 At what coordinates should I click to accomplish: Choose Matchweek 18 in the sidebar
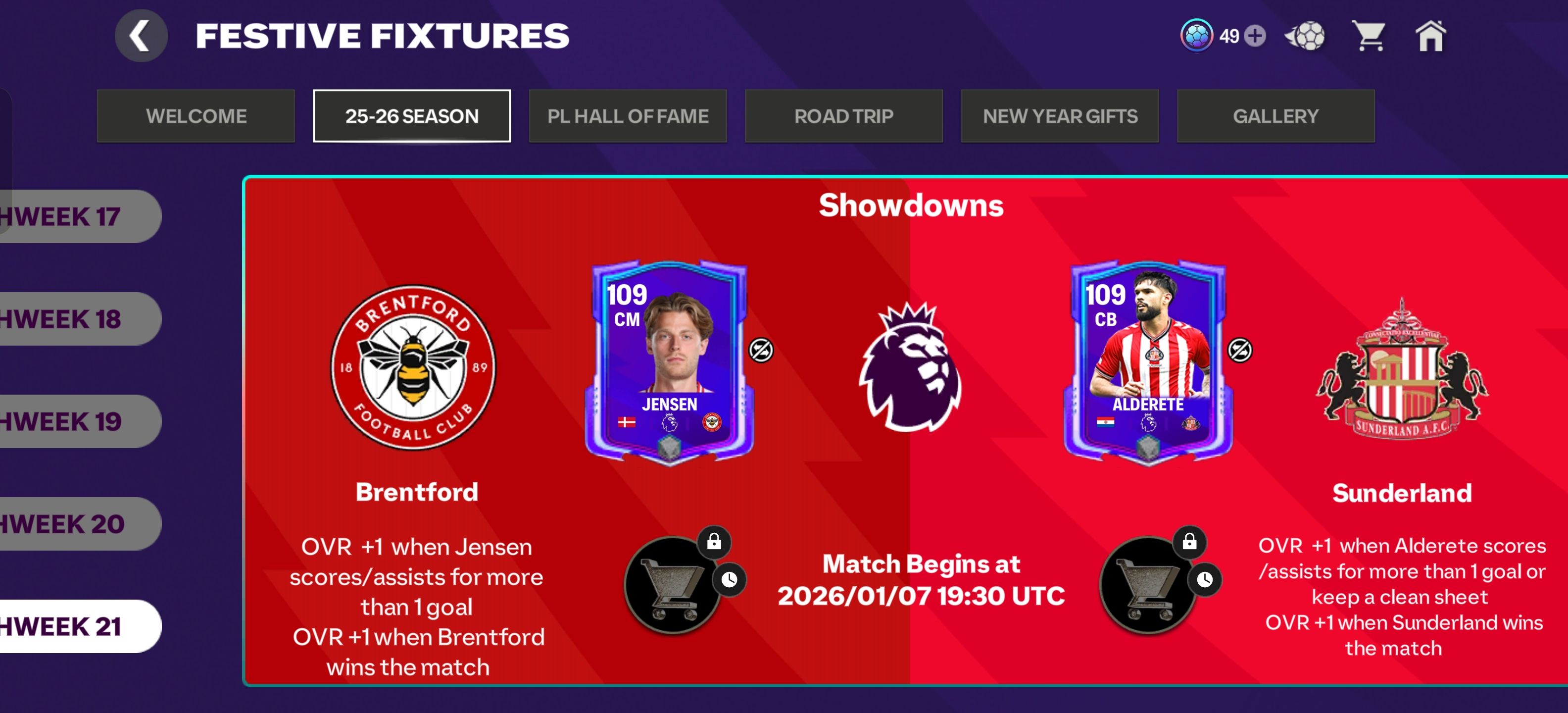click(x=73, y=319)
